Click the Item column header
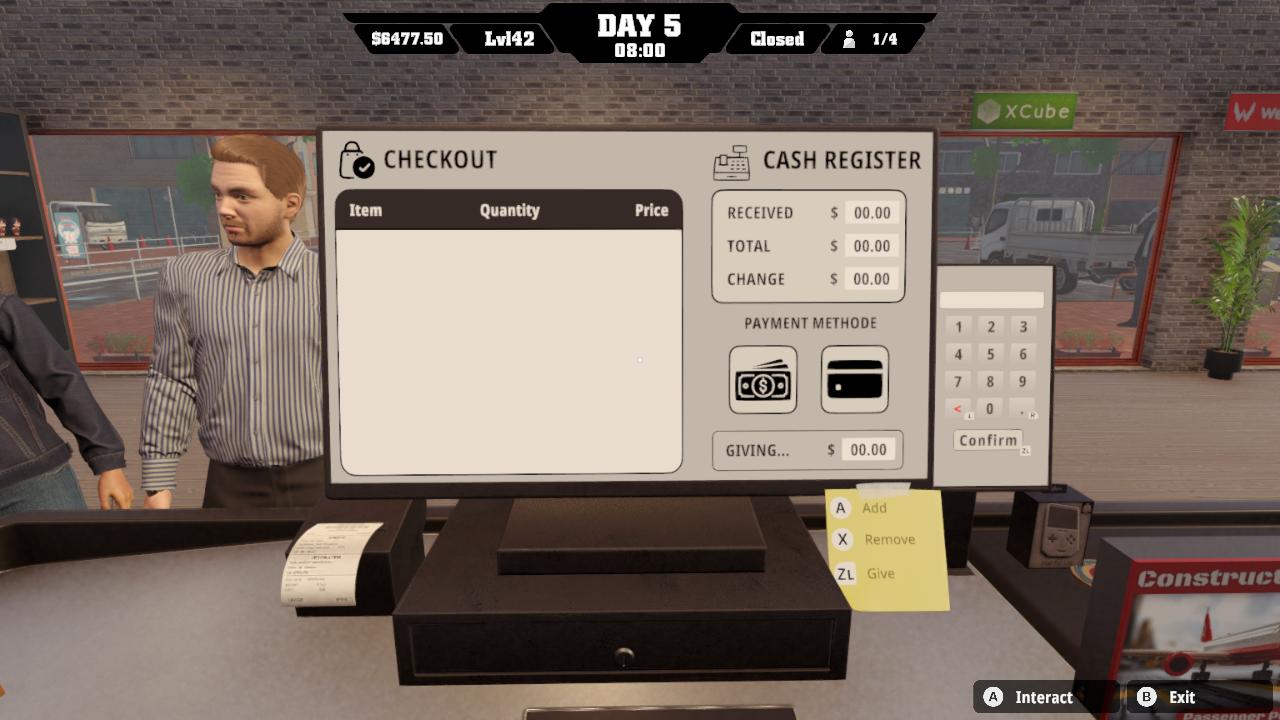 point(365,210)
